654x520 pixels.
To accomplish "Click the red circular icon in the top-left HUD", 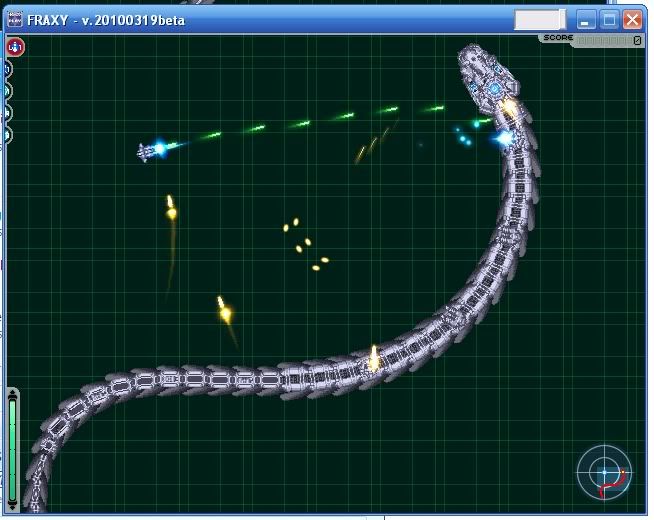I will click(15, 47).
